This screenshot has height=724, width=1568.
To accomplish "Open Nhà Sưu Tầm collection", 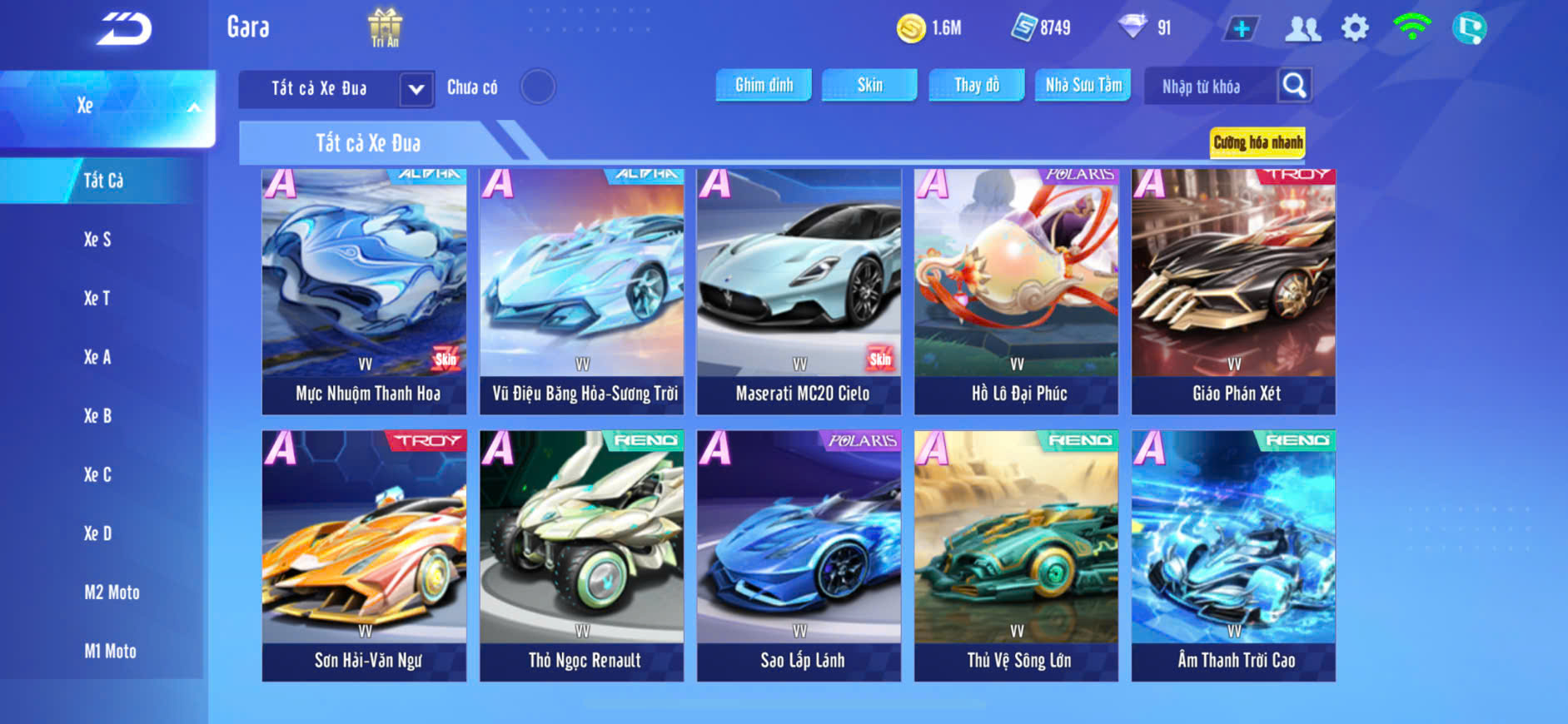I will click(1083, 85).
